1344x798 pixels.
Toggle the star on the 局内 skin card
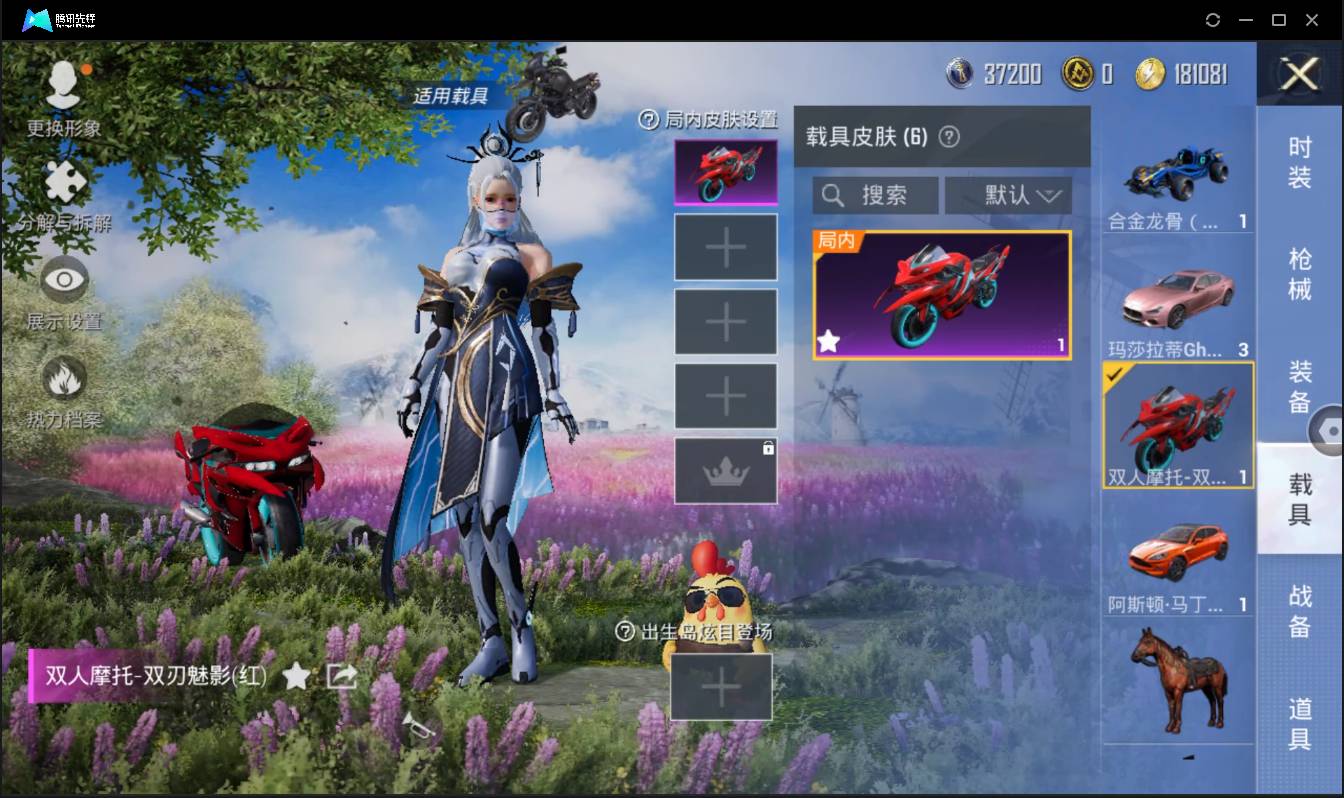click(828, 342)
